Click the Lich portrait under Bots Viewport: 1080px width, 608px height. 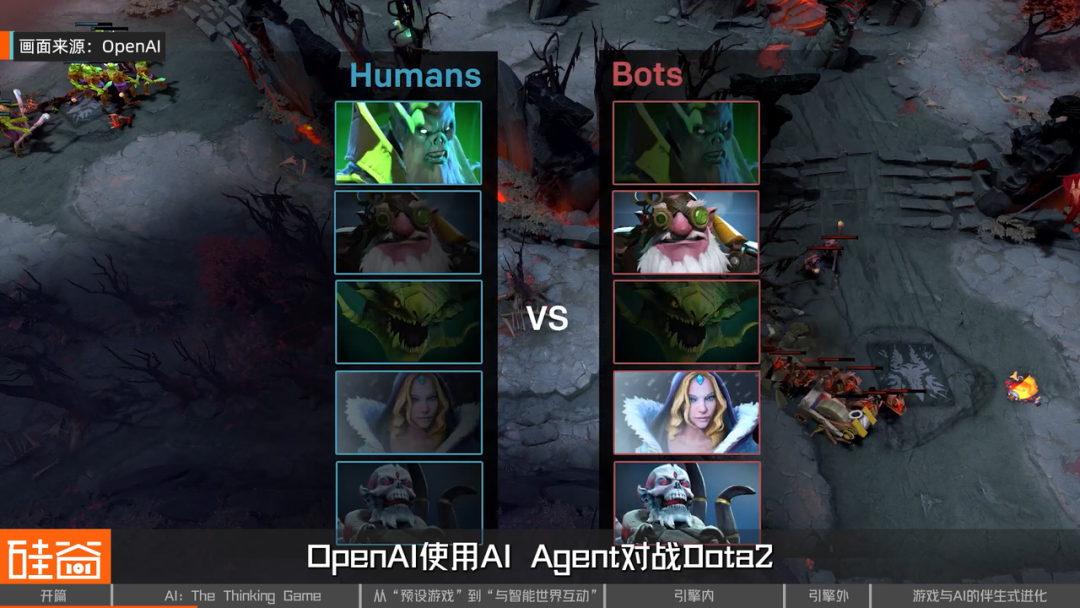[x=686, y=500]
